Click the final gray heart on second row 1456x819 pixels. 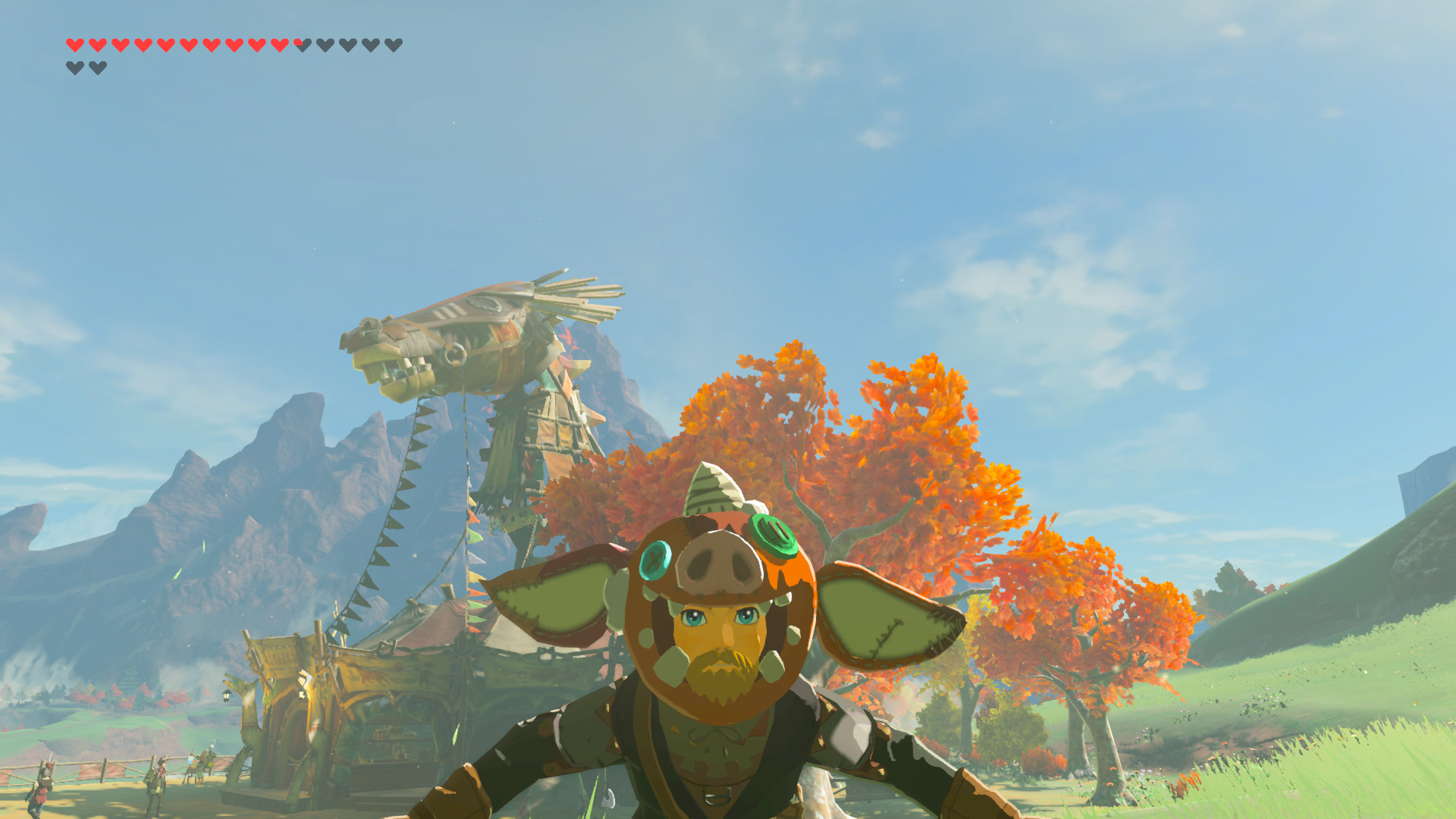pyautogui.click(x=98, y=67)
